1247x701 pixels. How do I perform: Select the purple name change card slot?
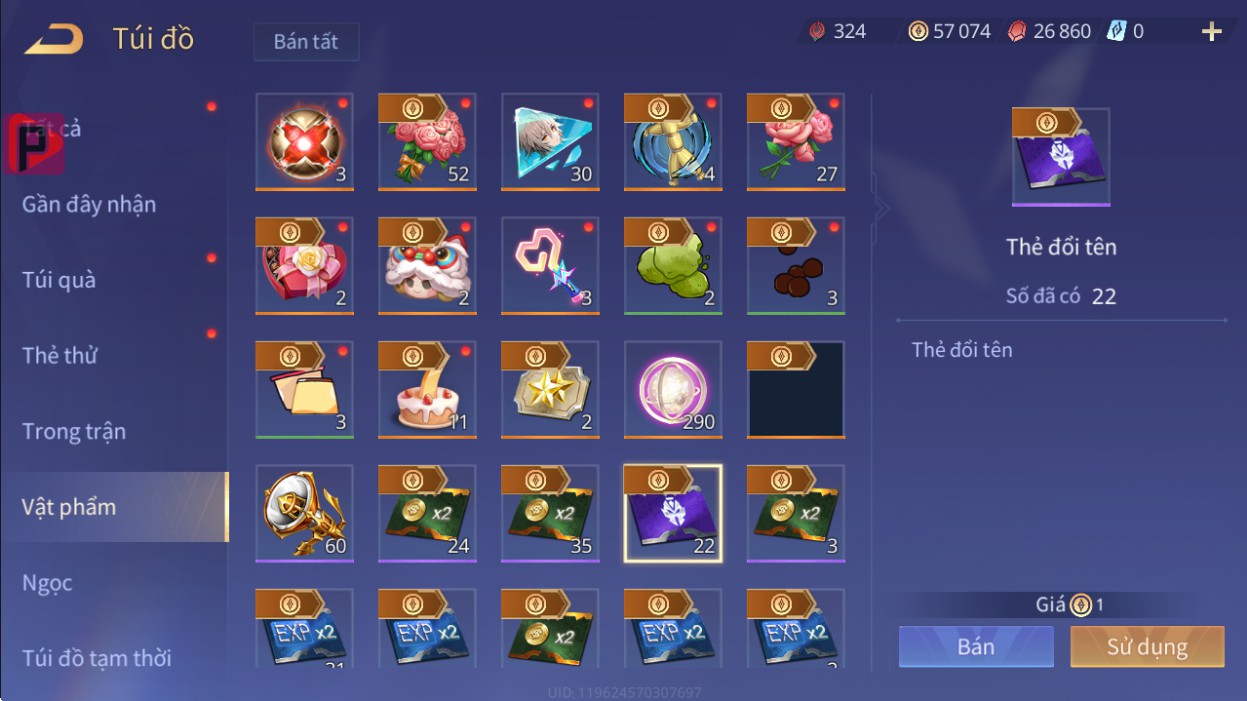click(x=673, y=514)
